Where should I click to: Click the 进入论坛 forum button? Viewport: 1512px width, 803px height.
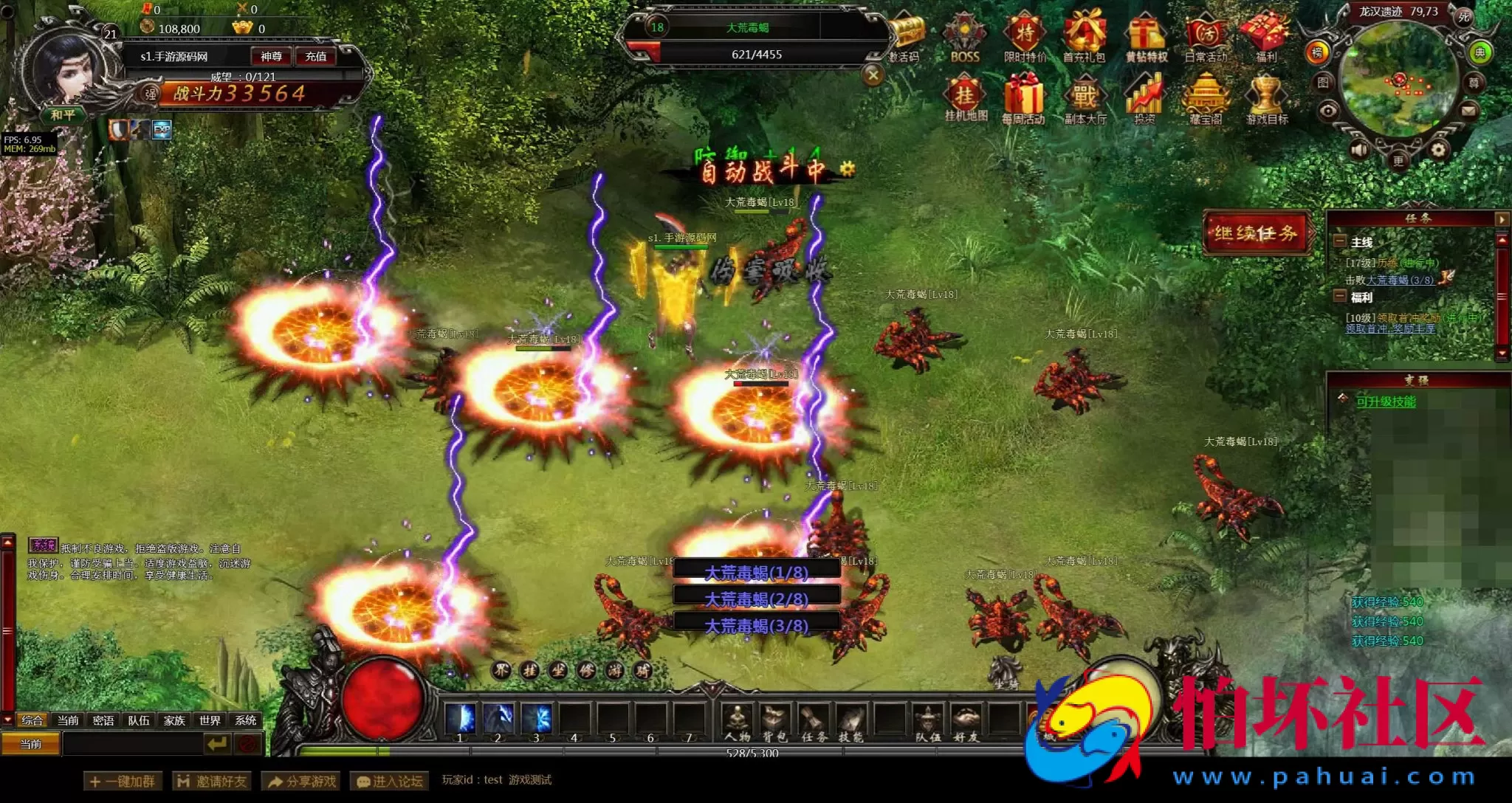point(390,781)
